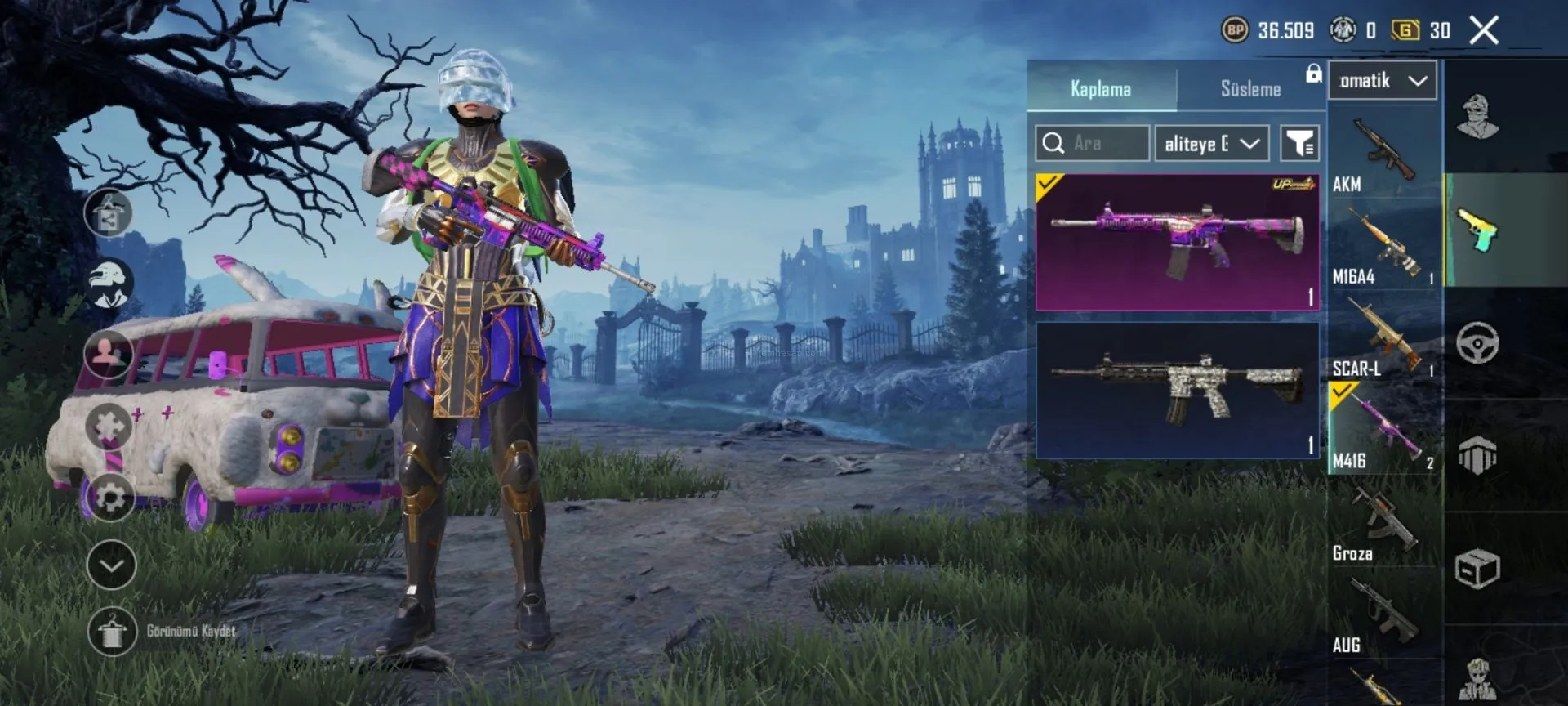Select the black and silver M416 skin

(1177, 389)
